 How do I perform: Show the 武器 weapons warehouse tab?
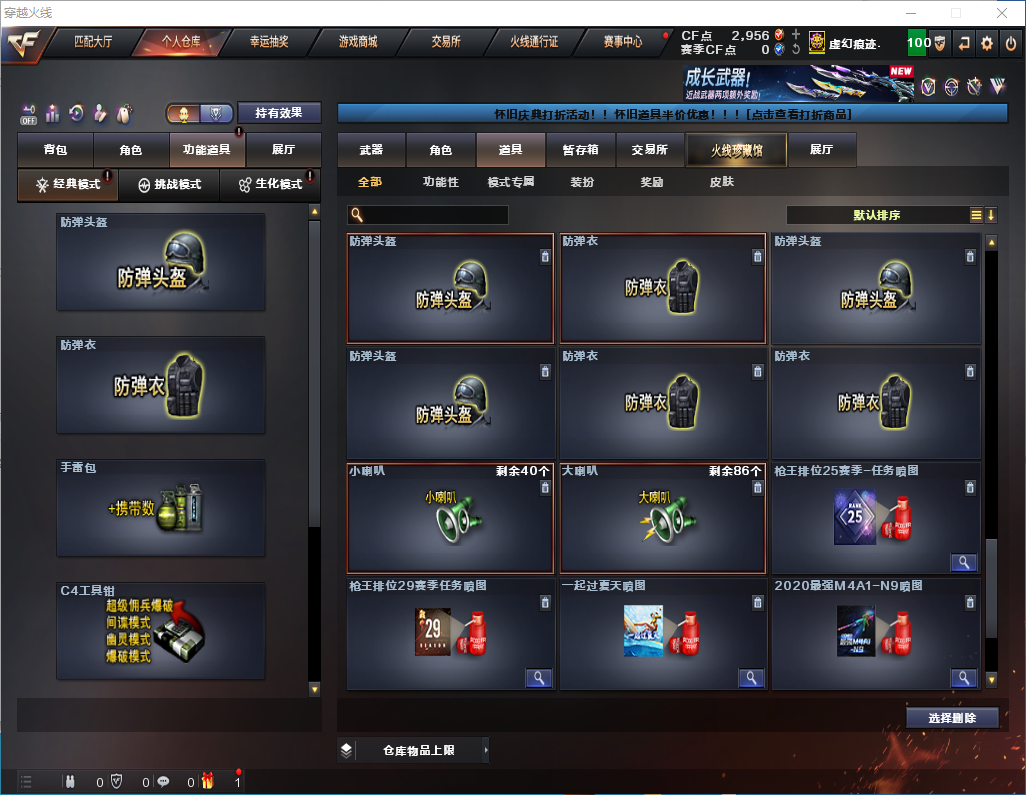(371, 150)
